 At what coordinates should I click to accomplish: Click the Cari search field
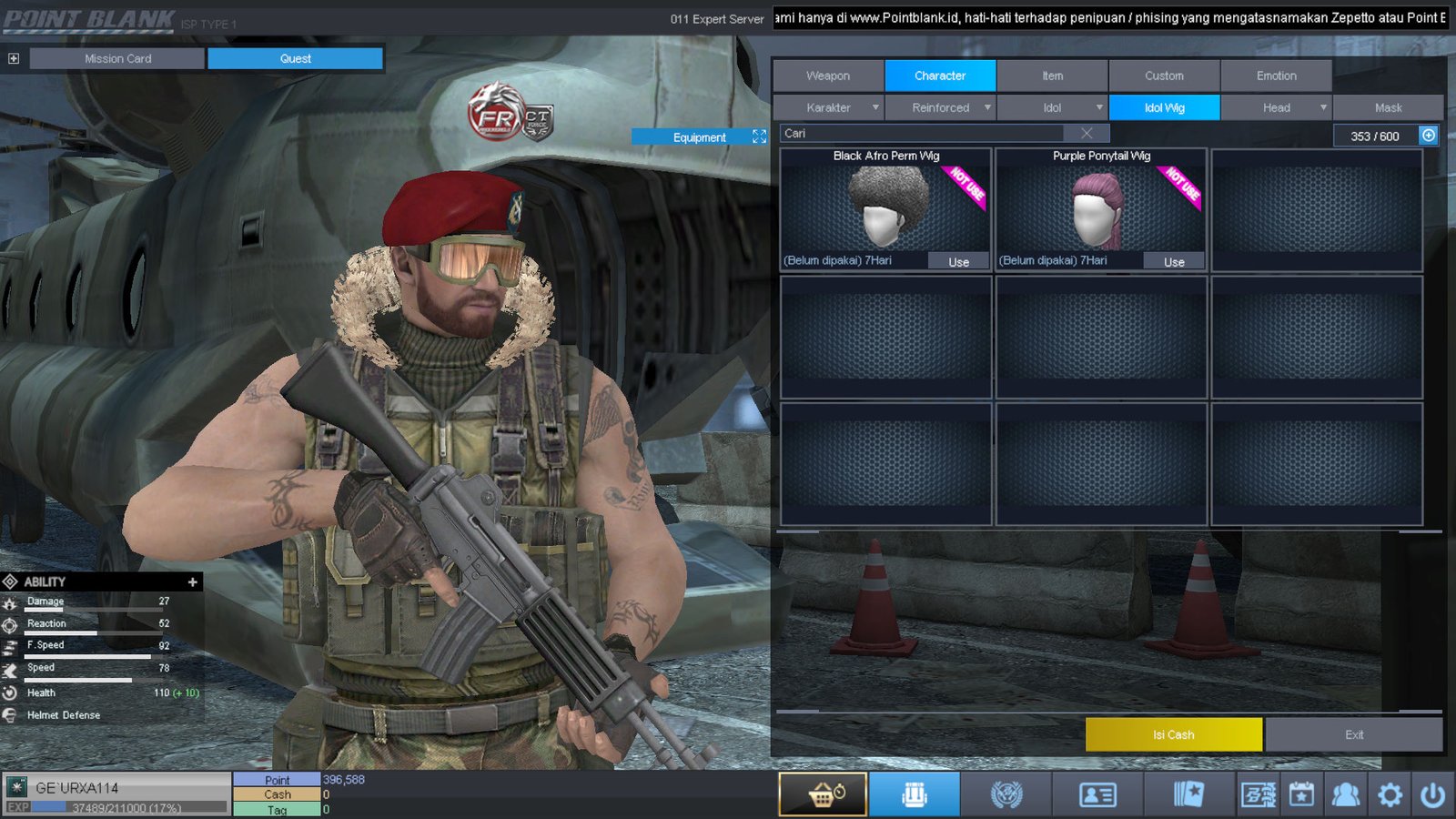919,134
